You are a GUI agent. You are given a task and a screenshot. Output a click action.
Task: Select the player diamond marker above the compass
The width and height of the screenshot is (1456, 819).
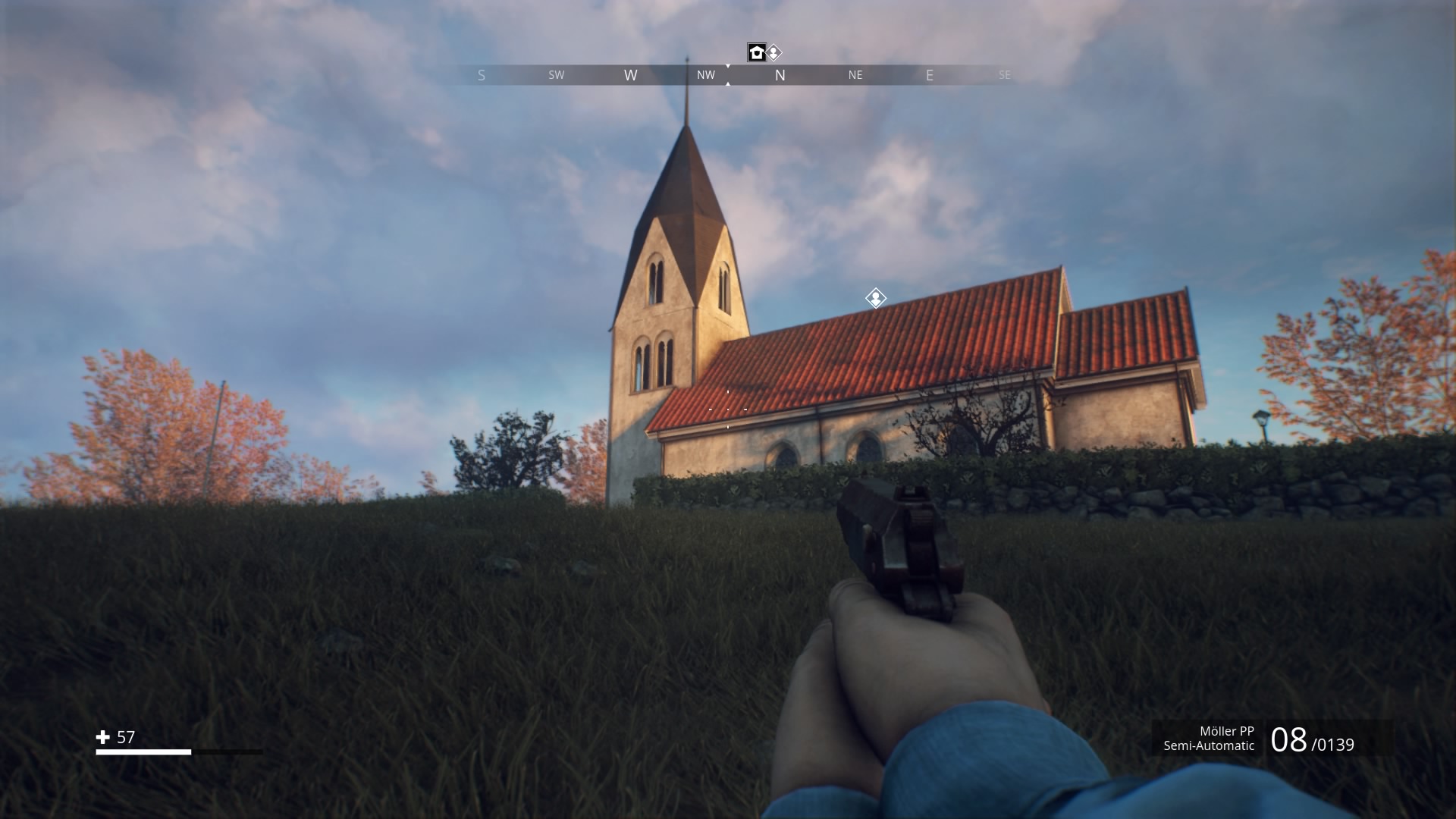click(x=773, y=52)
